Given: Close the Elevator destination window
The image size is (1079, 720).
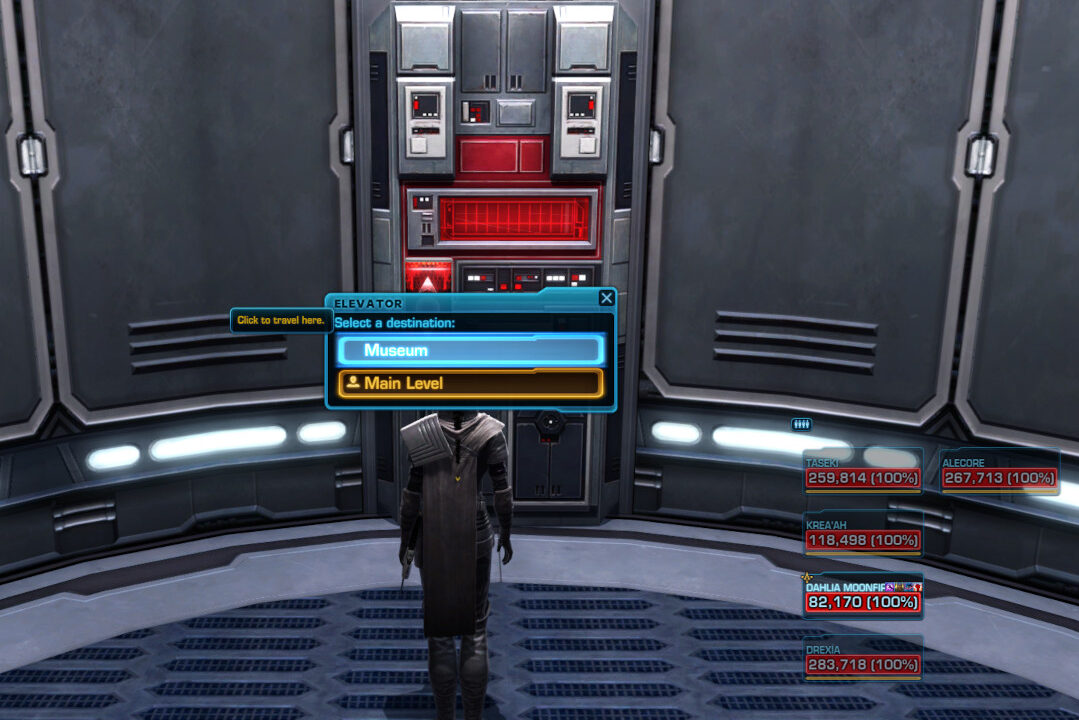Looking at the screenshot, I should 606,298.
